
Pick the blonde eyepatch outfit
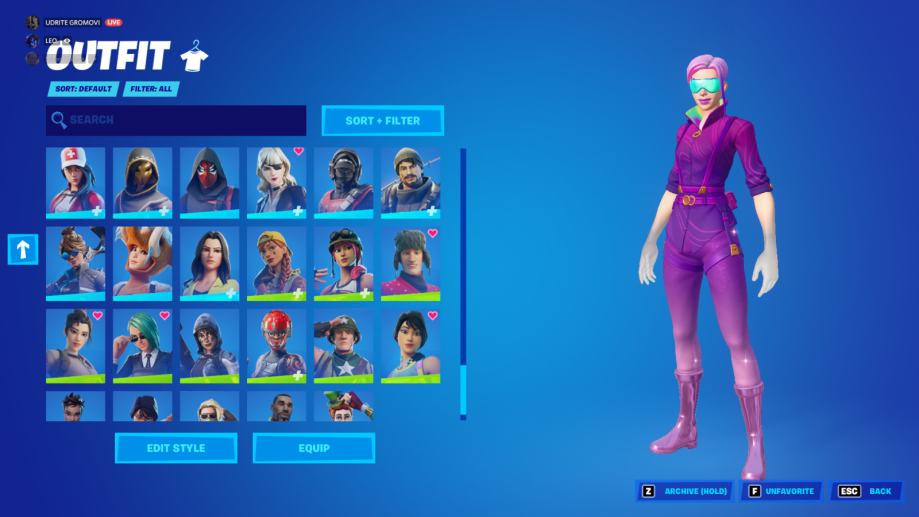pyautogui.click(x=276, y=182)
